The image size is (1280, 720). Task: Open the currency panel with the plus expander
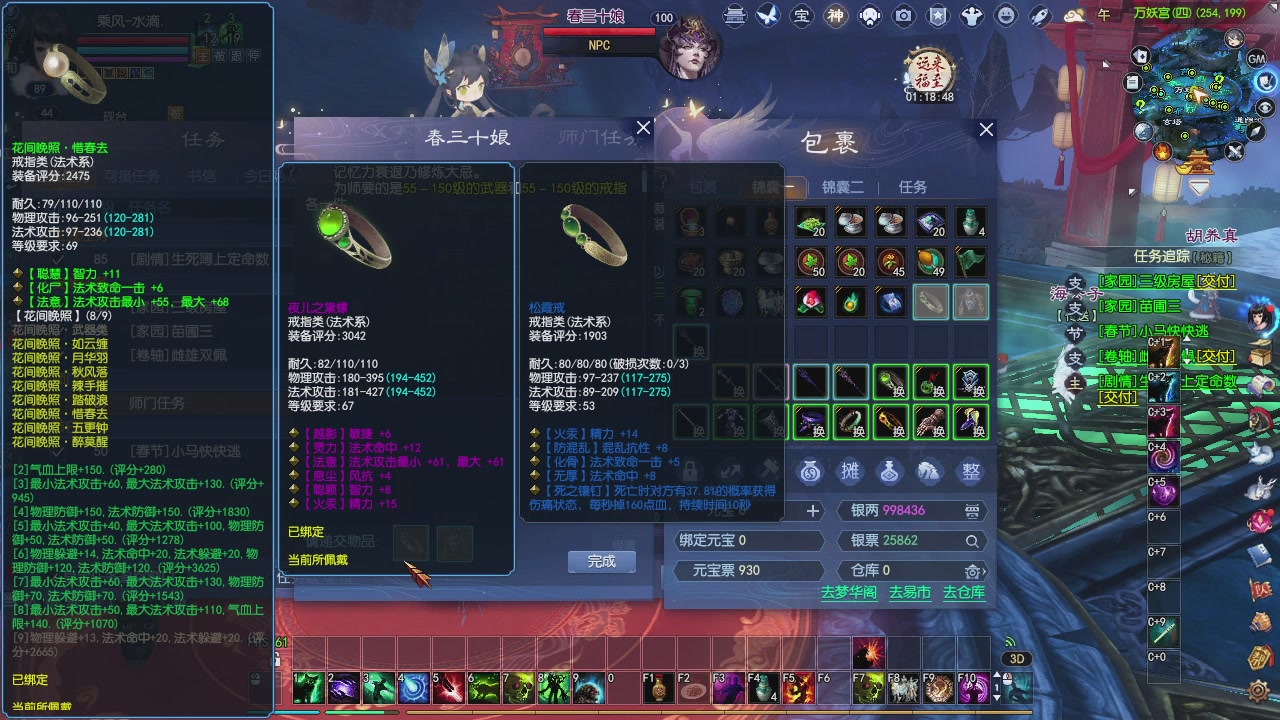tap(813, 510)
